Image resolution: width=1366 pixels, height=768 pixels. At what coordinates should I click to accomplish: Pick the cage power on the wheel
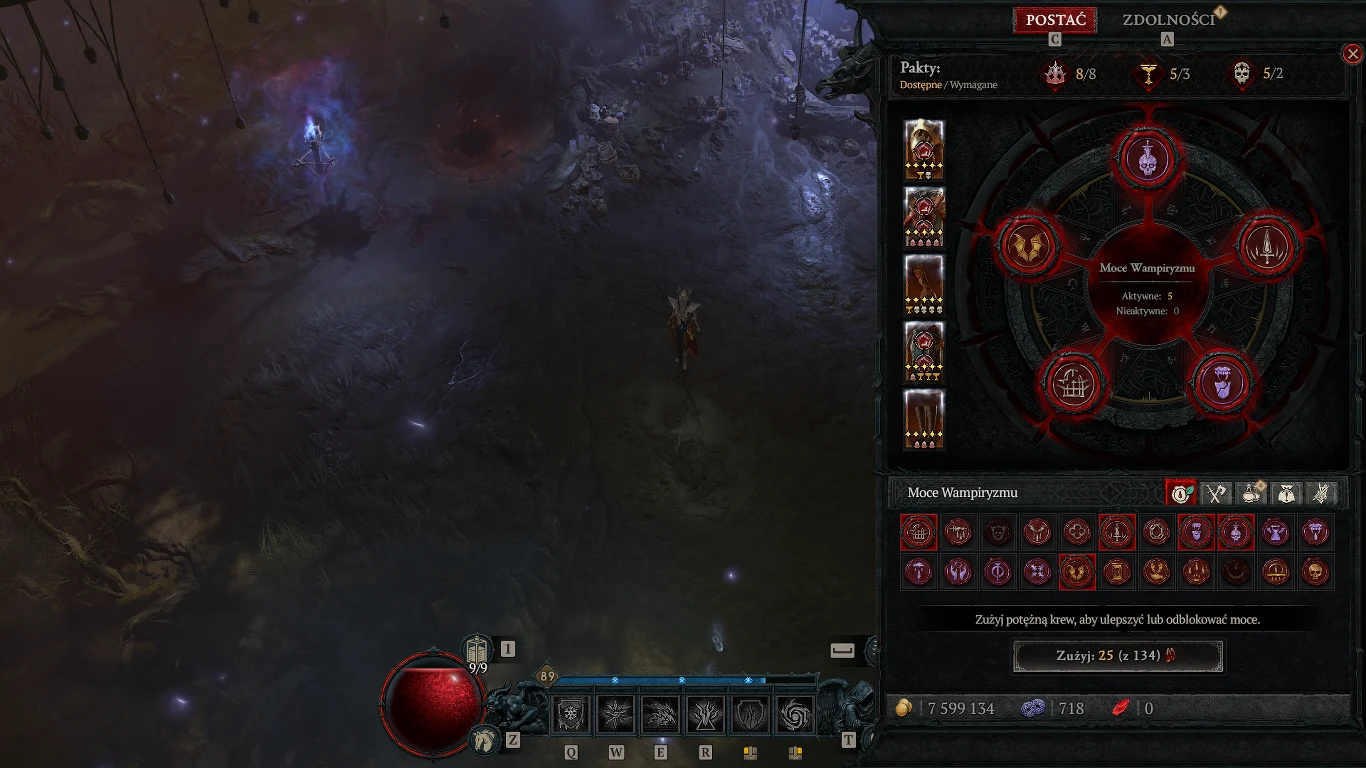click(x=1074, y=383)
